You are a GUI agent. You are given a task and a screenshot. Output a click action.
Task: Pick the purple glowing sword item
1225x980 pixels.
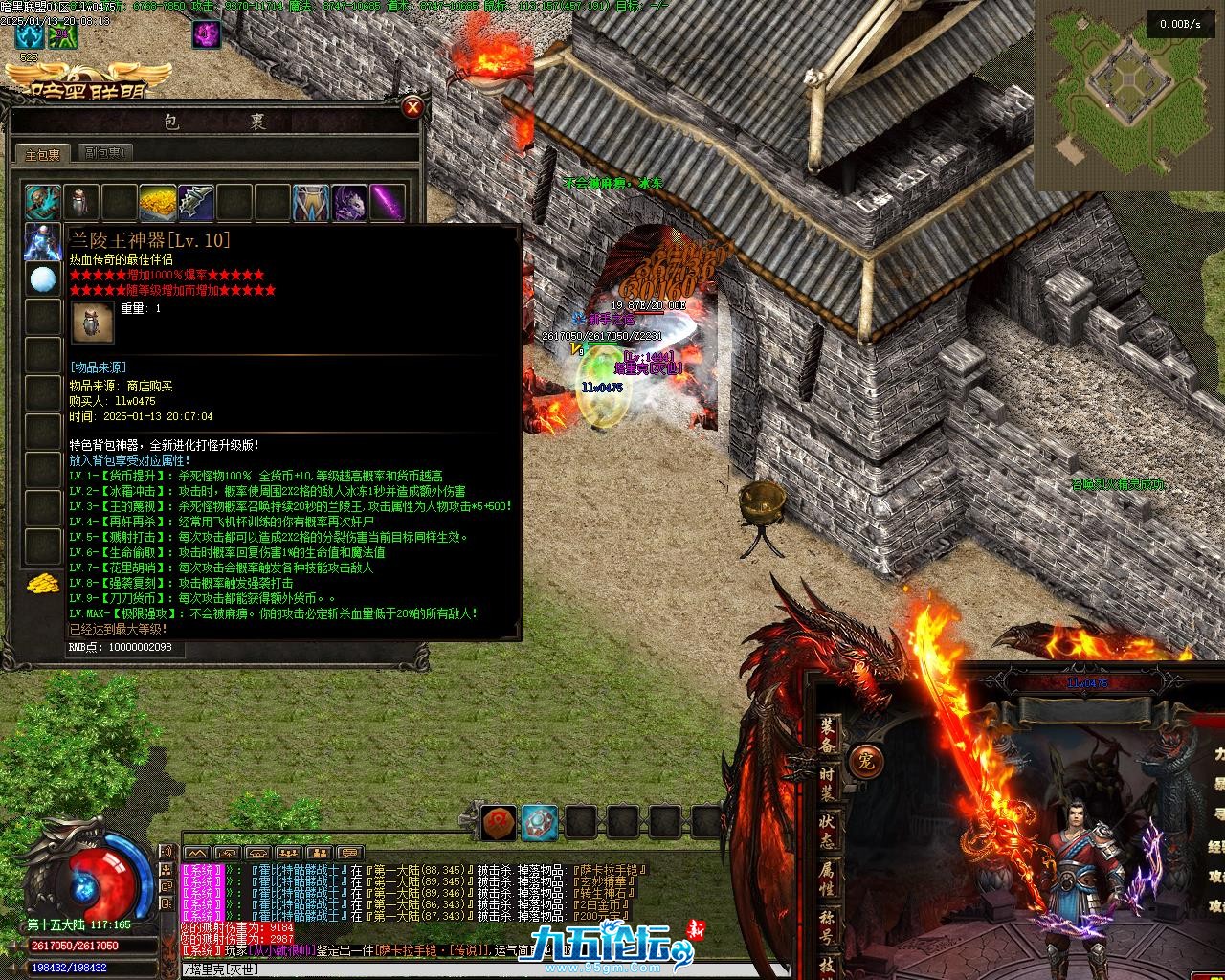(x=387, y=203)
